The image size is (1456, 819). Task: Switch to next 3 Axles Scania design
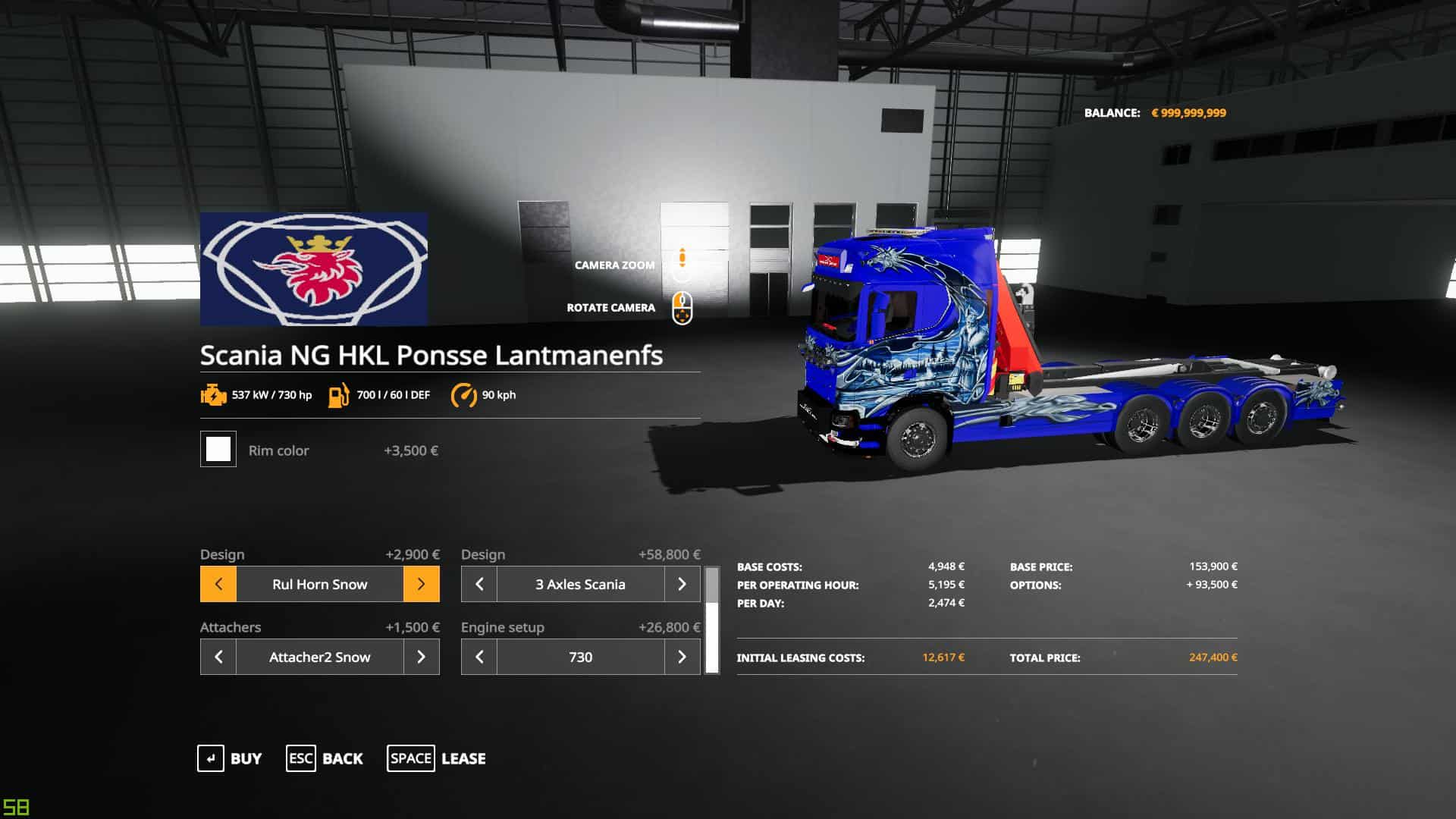(x=682, y=584)
